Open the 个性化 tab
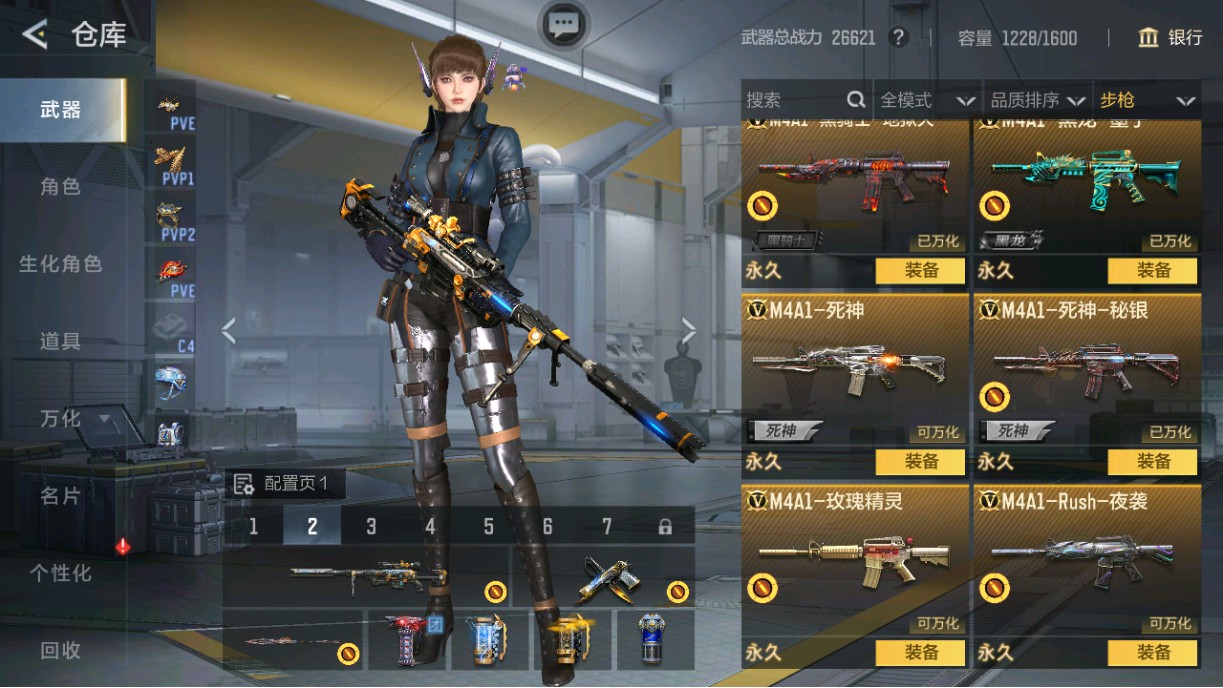This screenshot has width=1223, height=688. click(x=60, y=573)
